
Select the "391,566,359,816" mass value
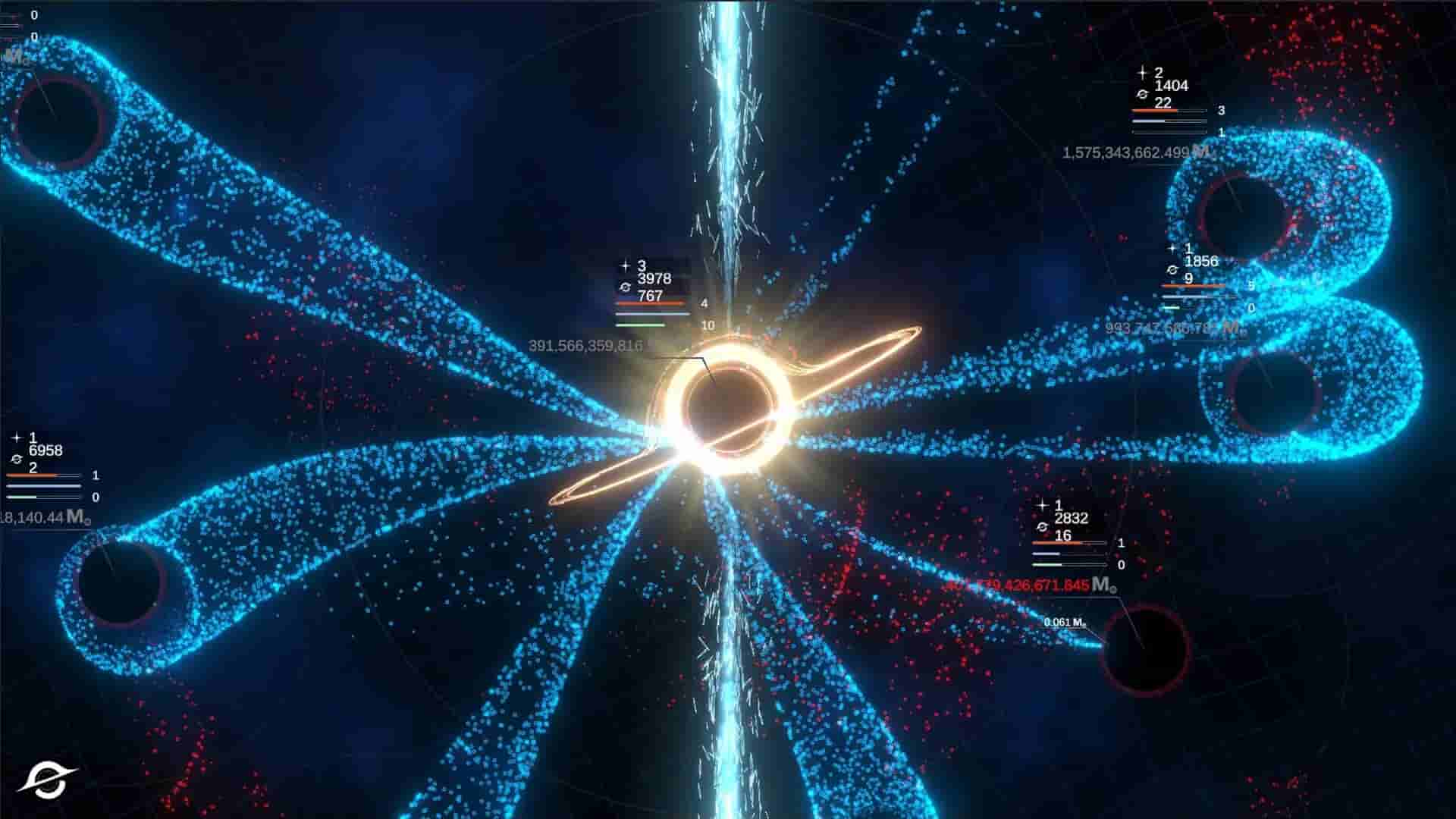(588, 345)
